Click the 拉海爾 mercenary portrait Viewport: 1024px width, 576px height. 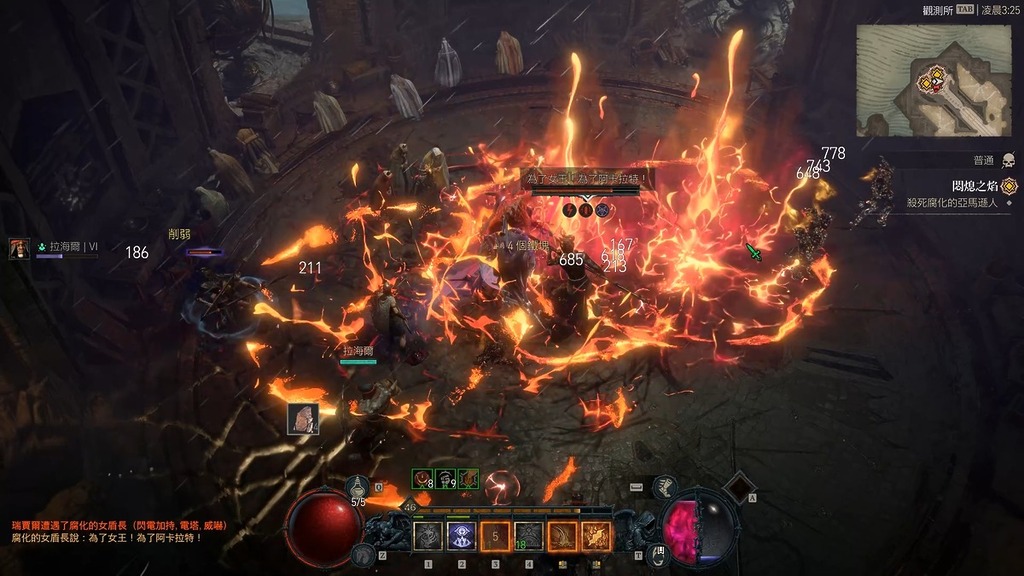coord(19,249)
